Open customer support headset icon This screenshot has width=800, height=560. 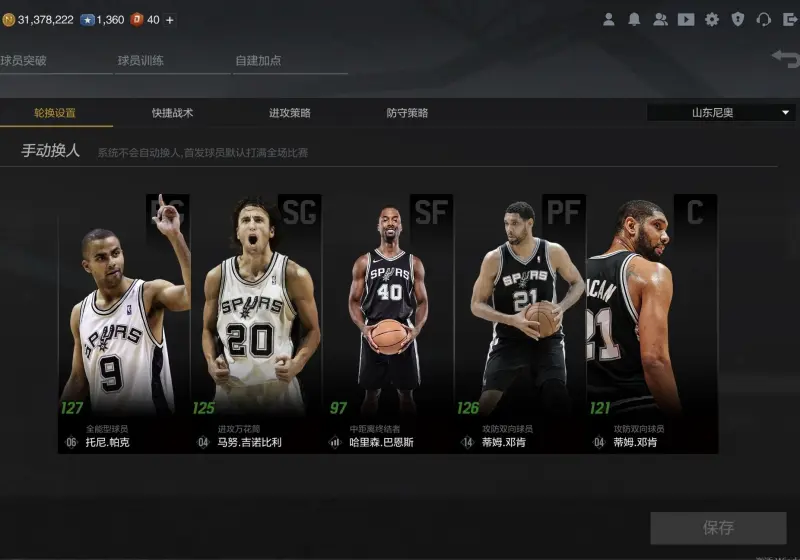click(x=763, y=19)
